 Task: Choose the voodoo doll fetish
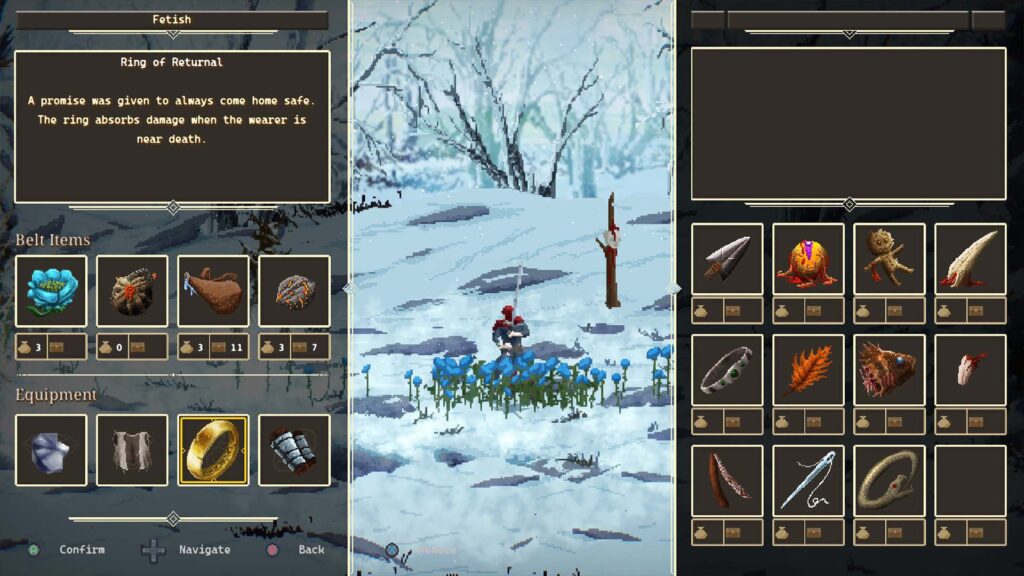pyautogui.click(x=889, y=259)
